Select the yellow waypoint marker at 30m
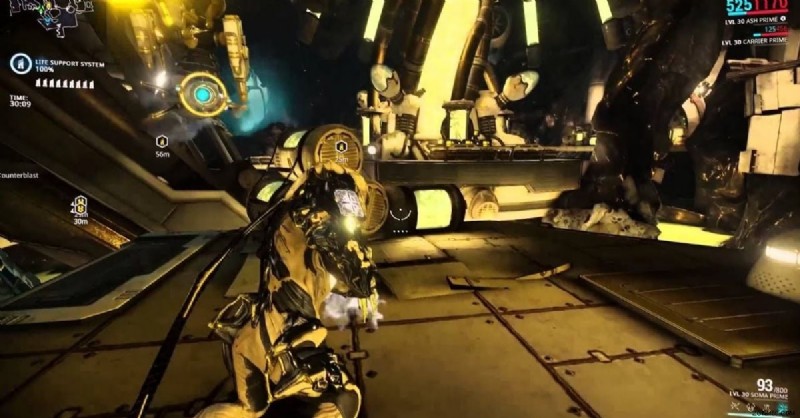800x418 pixels. (79, 206)
